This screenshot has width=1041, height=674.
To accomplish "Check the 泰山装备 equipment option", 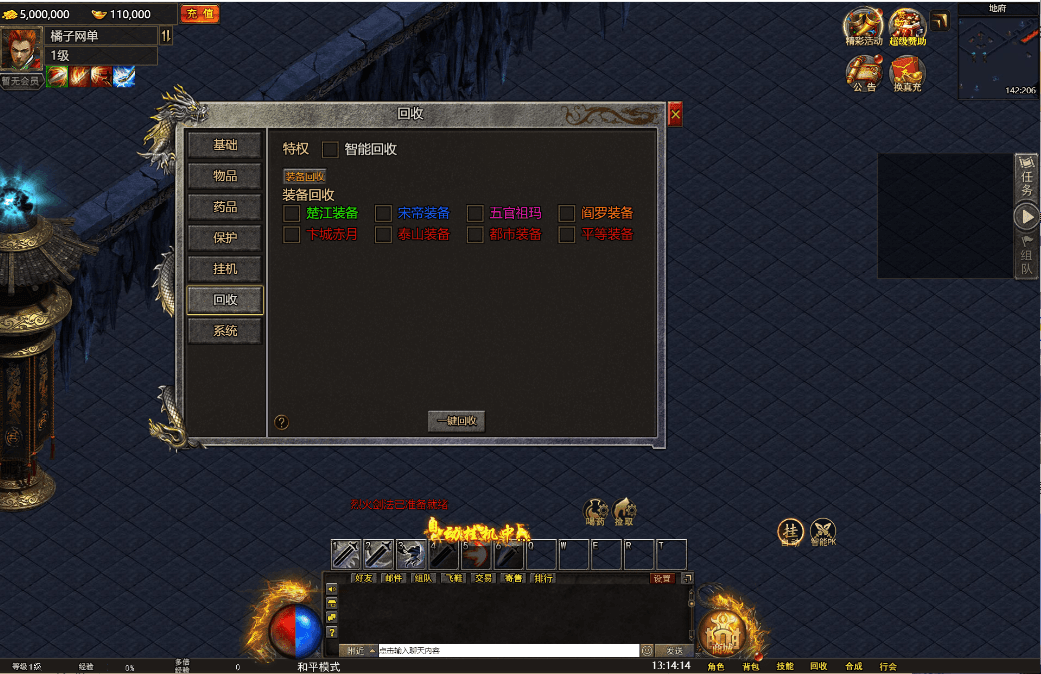I will coord(383,235).
